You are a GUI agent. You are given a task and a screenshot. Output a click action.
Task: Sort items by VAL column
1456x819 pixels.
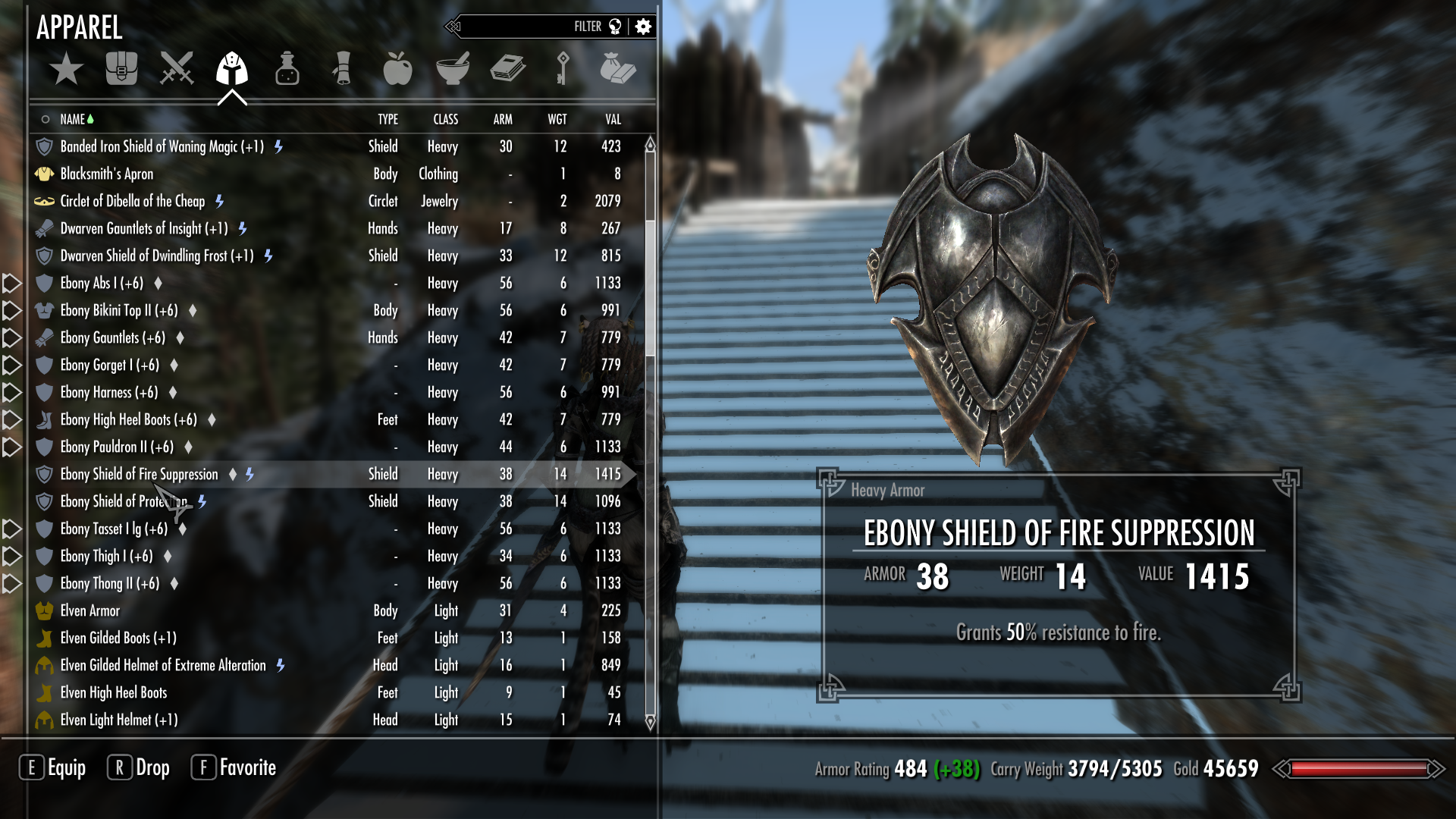tap(613, 119)
